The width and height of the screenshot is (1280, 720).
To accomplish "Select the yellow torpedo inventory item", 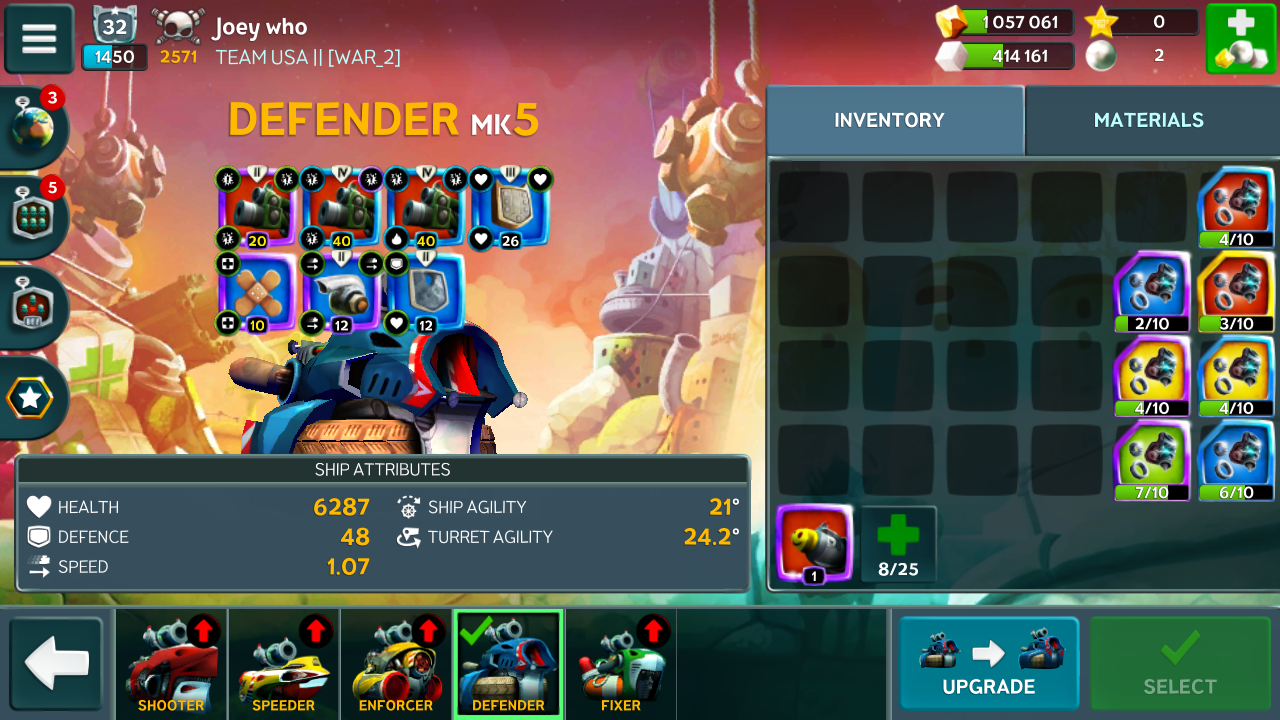I will pos(814,544).
